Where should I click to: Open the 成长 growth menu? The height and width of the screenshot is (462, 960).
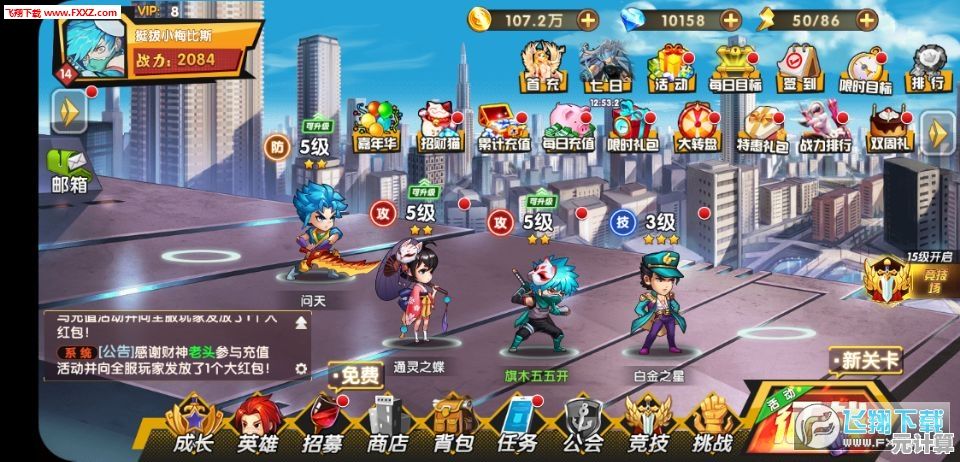click(193, 425)
